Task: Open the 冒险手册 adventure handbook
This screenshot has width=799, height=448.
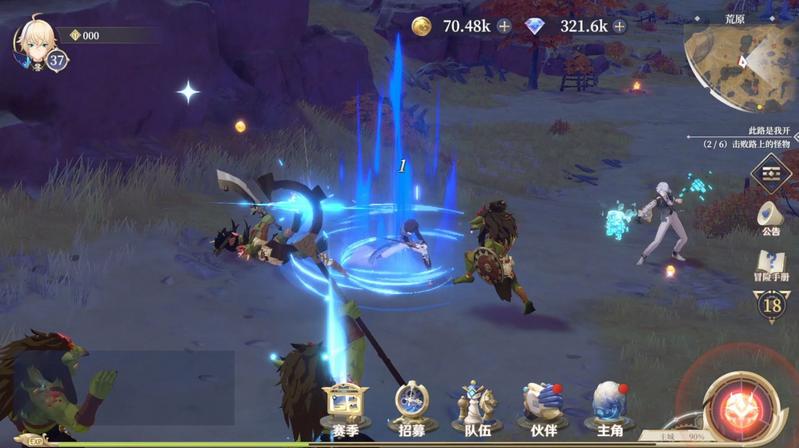Action: 771,266
